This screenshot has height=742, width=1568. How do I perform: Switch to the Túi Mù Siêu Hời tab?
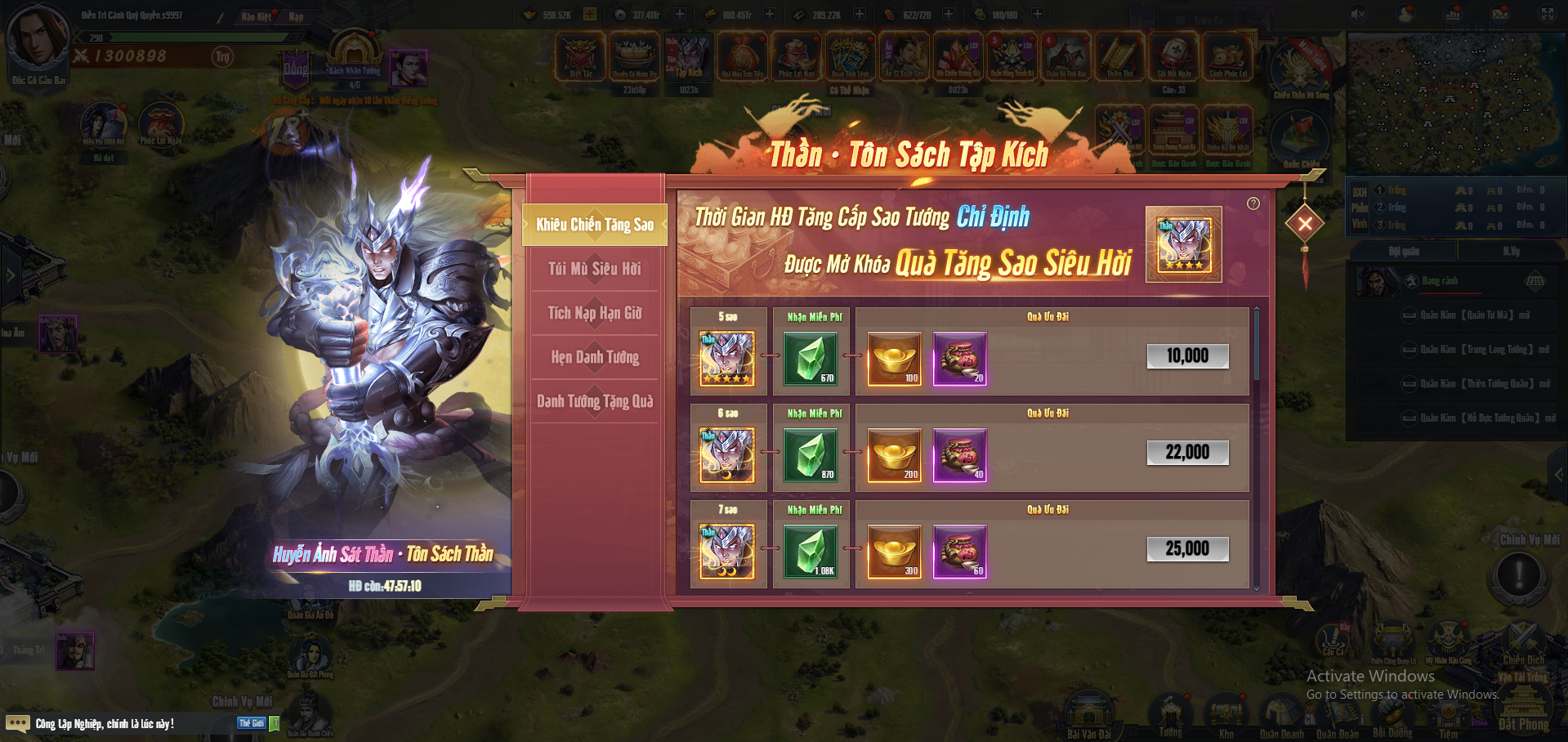click(x=594, y=269)
